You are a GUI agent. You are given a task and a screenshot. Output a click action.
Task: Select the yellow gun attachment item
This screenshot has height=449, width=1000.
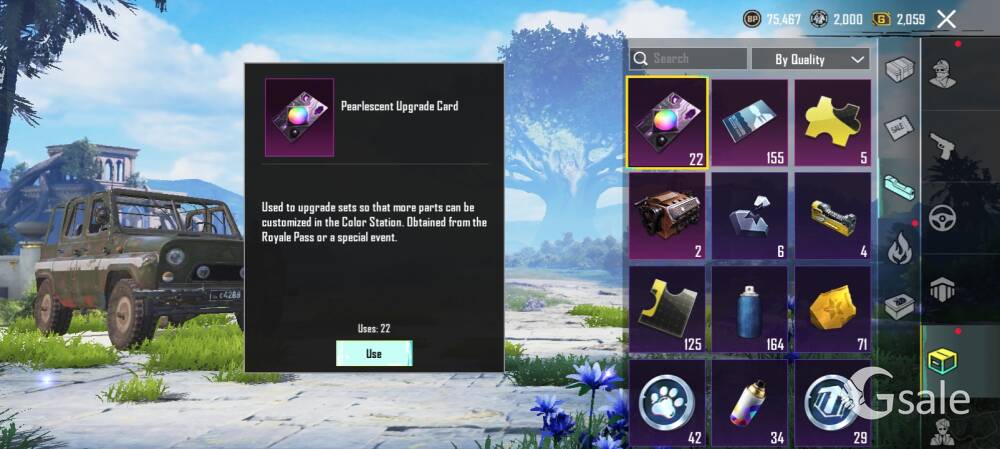(832, 216)
